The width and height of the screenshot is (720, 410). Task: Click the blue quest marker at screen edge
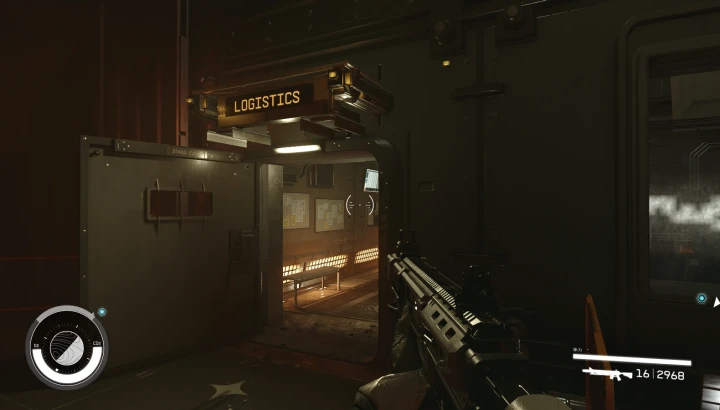(x=702, y=298)
